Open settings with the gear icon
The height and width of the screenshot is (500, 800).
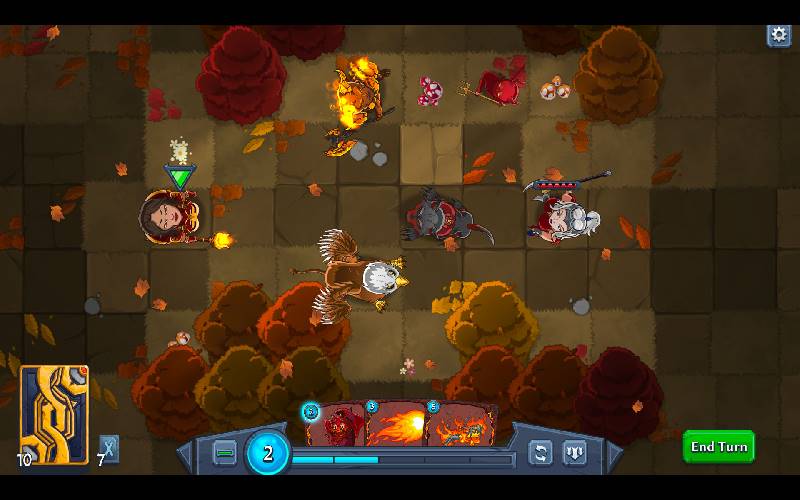778,35
